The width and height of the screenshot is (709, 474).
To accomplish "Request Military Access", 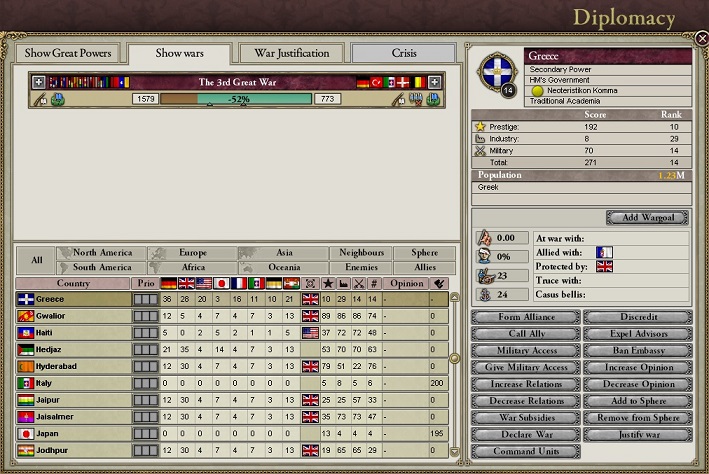I will [x=525, y=351].
